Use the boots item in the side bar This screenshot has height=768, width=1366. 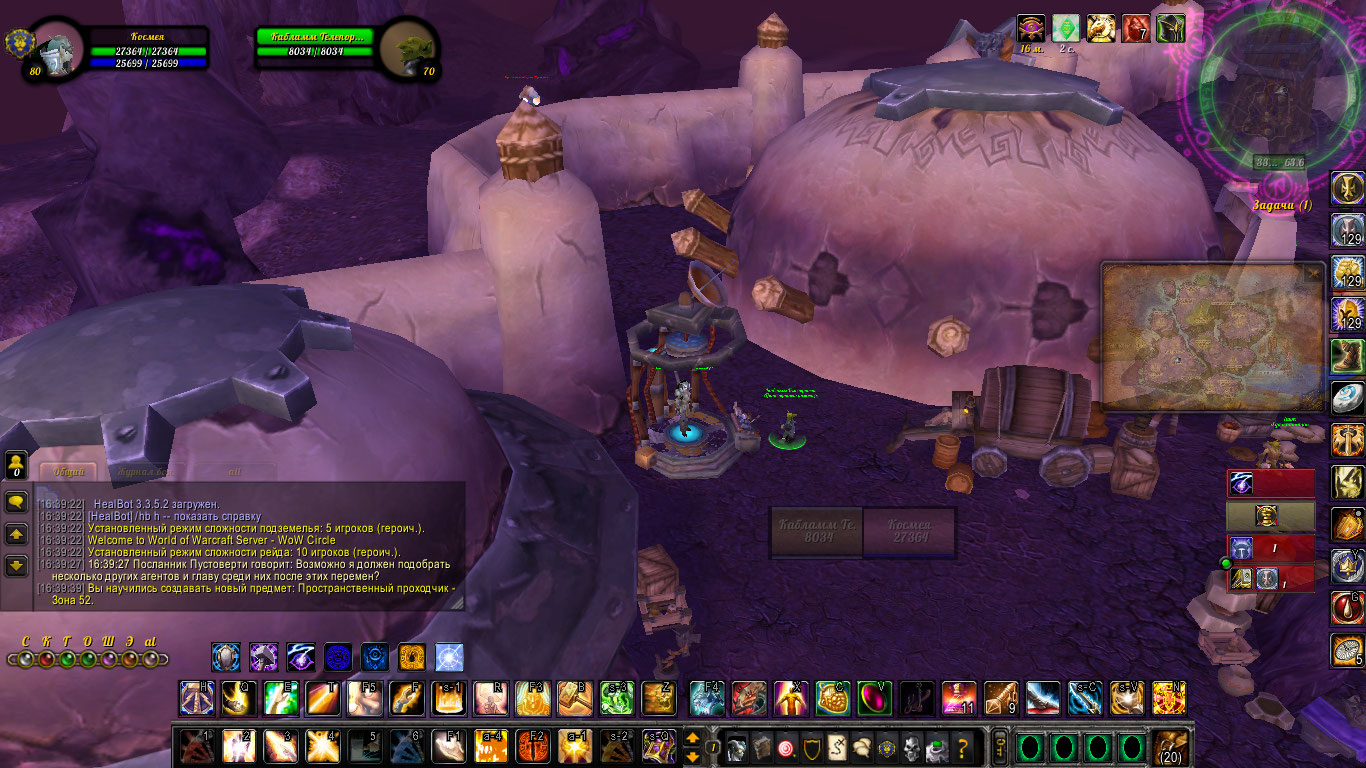[1347, 355]
